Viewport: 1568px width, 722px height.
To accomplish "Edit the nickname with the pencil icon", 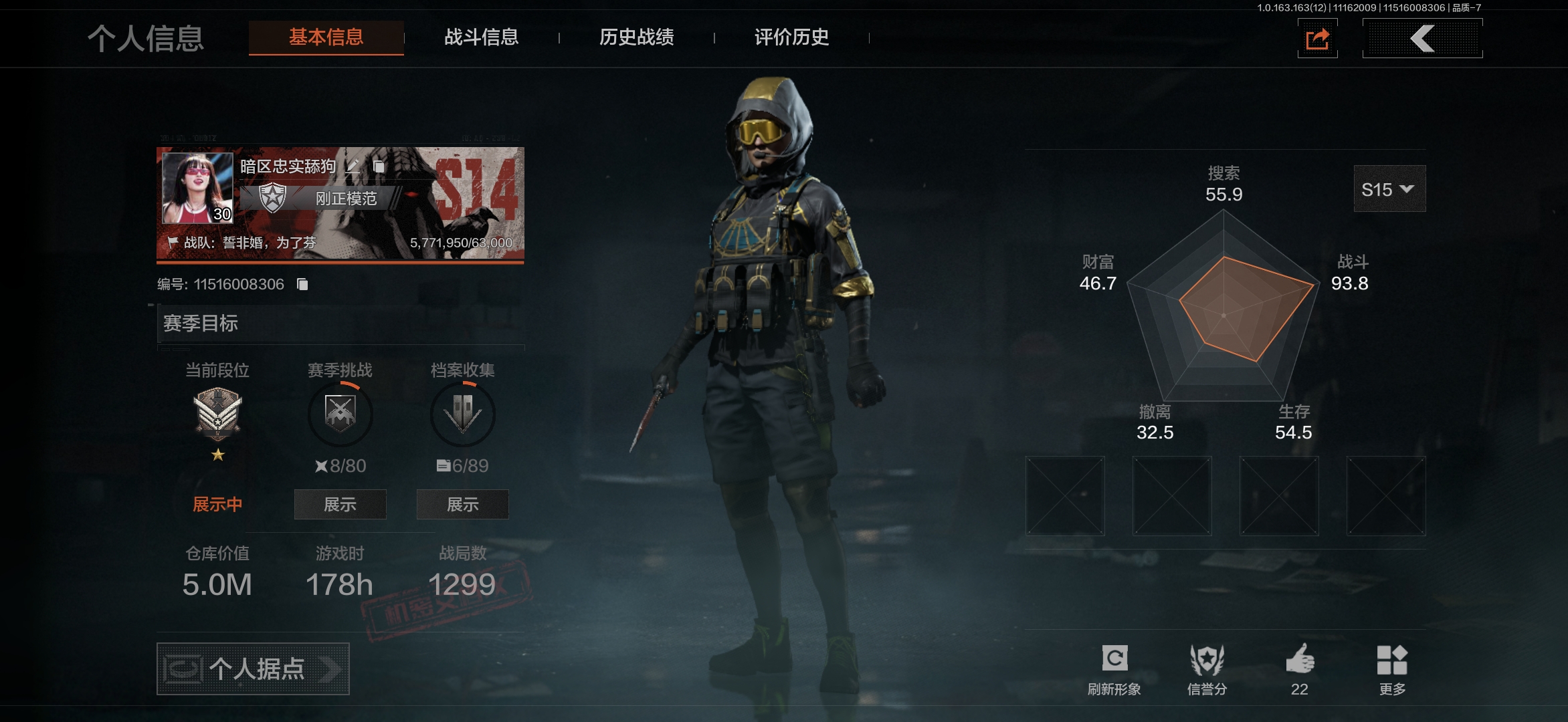I will pyautogui.click(x=353, y=166).
